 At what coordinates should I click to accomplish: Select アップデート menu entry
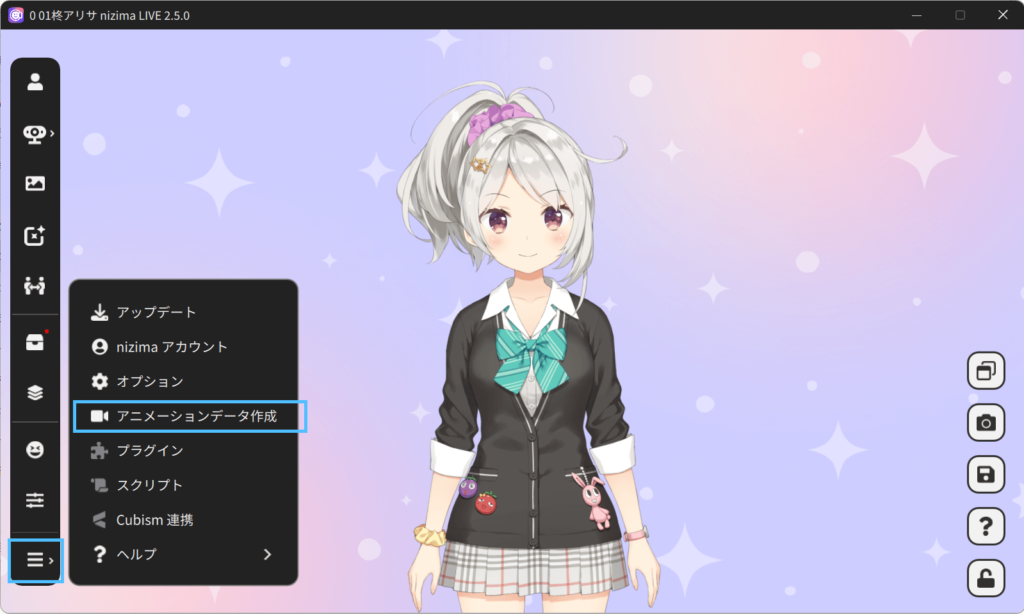(155, 312)
